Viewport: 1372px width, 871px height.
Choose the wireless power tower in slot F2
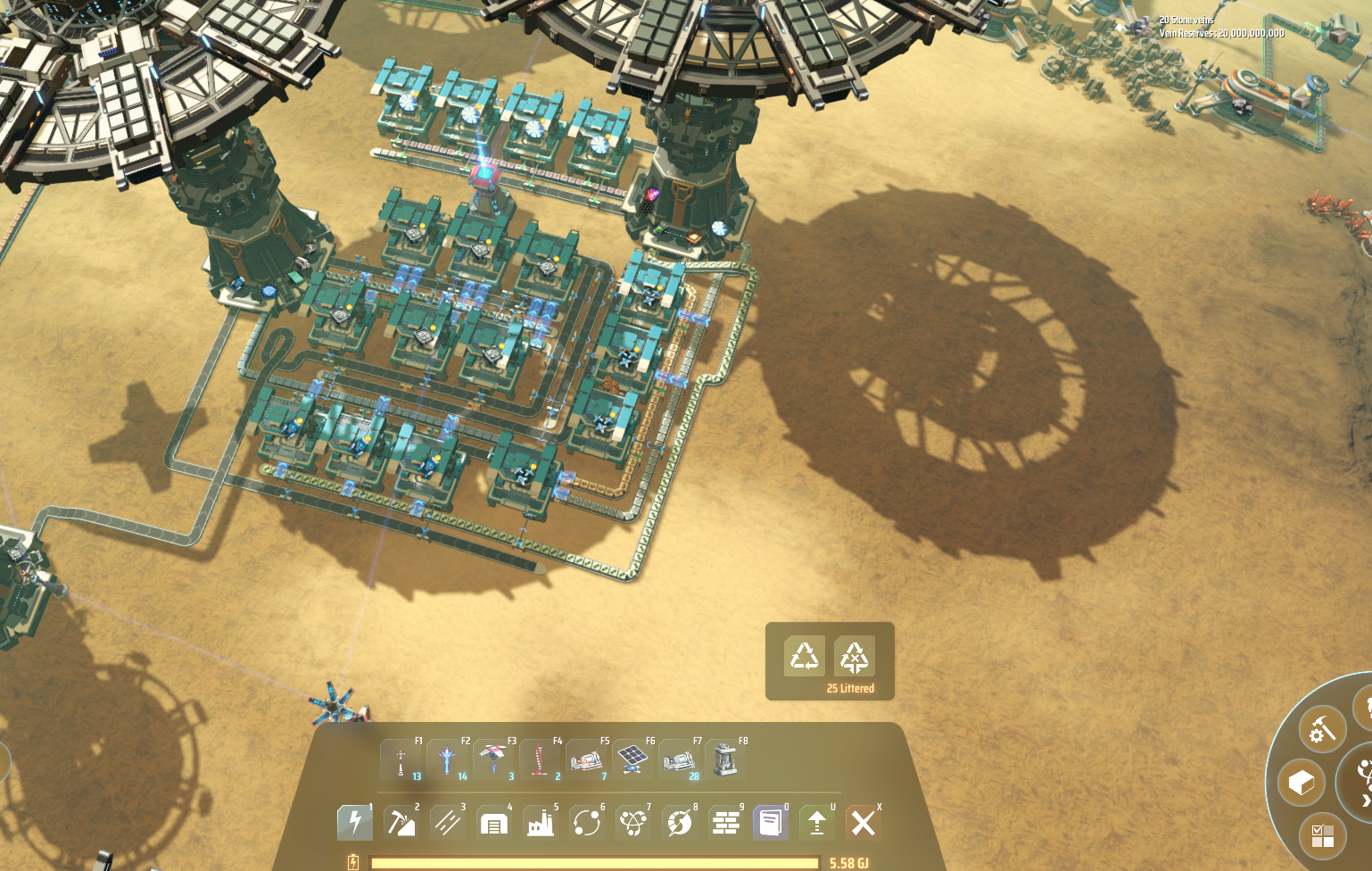pyautogui.click(x=448, y=760)
